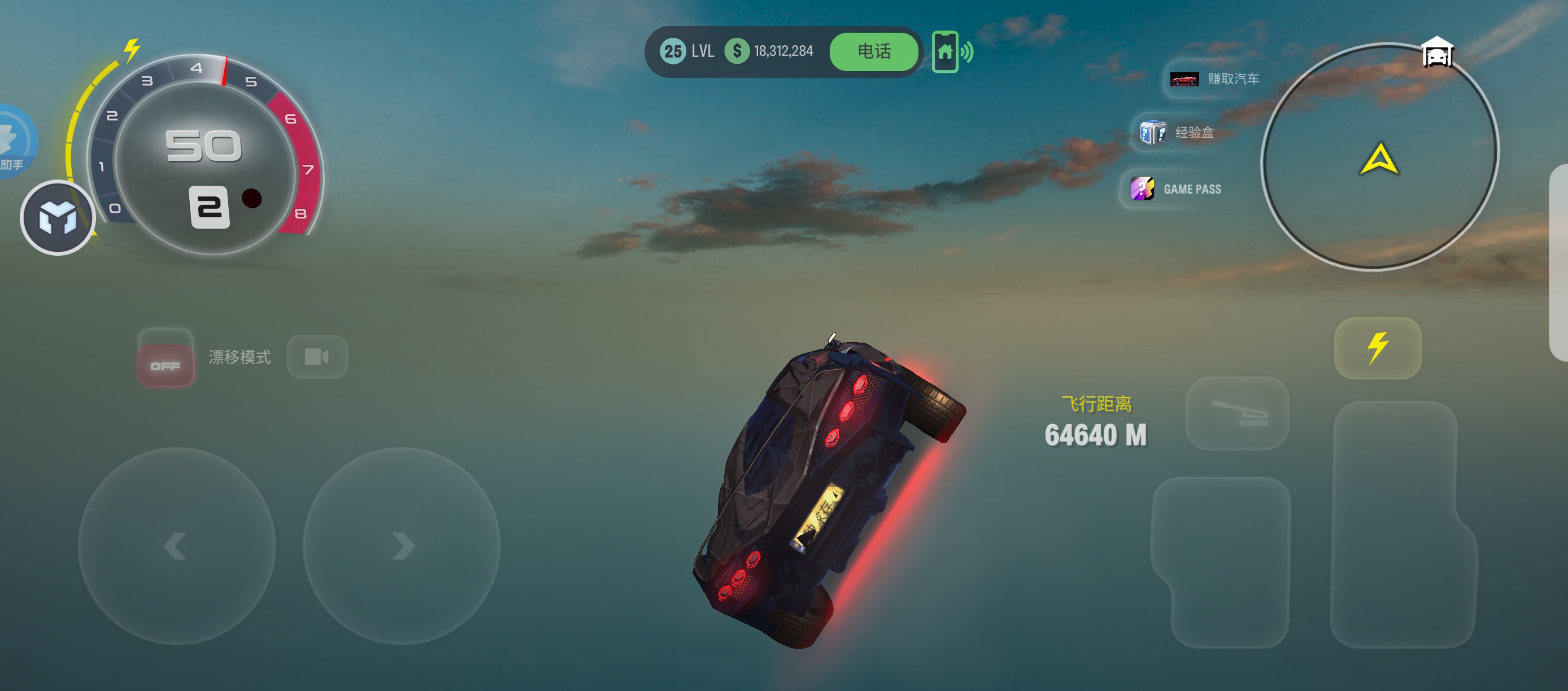Click the circular minimap
The width and height of the screenshot is (1568, 691).
coord(1379,157)
